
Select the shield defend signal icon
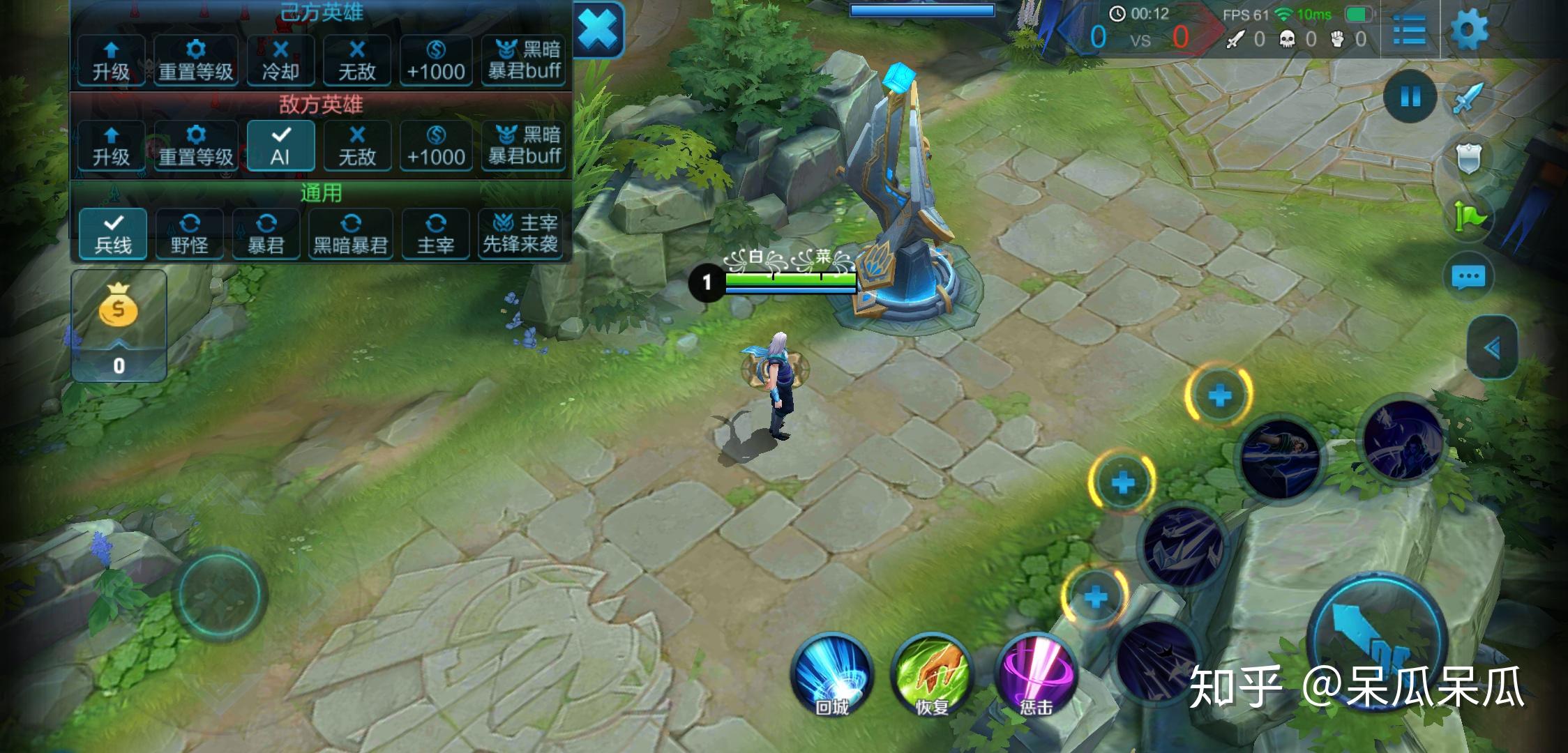point(1468,160)
